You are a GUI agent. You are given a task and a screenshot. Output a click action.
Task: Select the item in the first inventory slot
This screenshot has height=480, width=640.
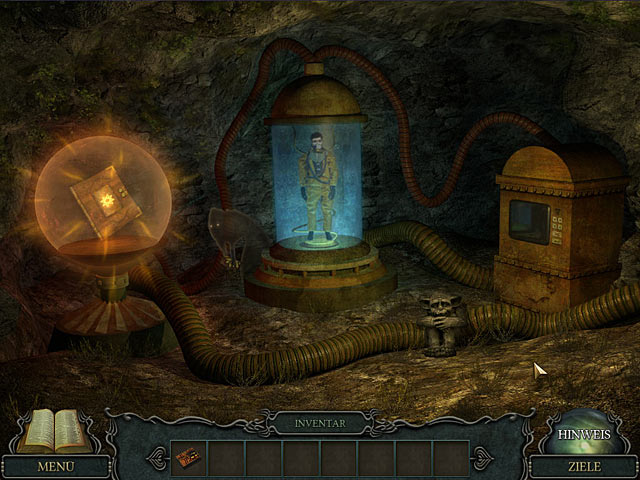188,457
